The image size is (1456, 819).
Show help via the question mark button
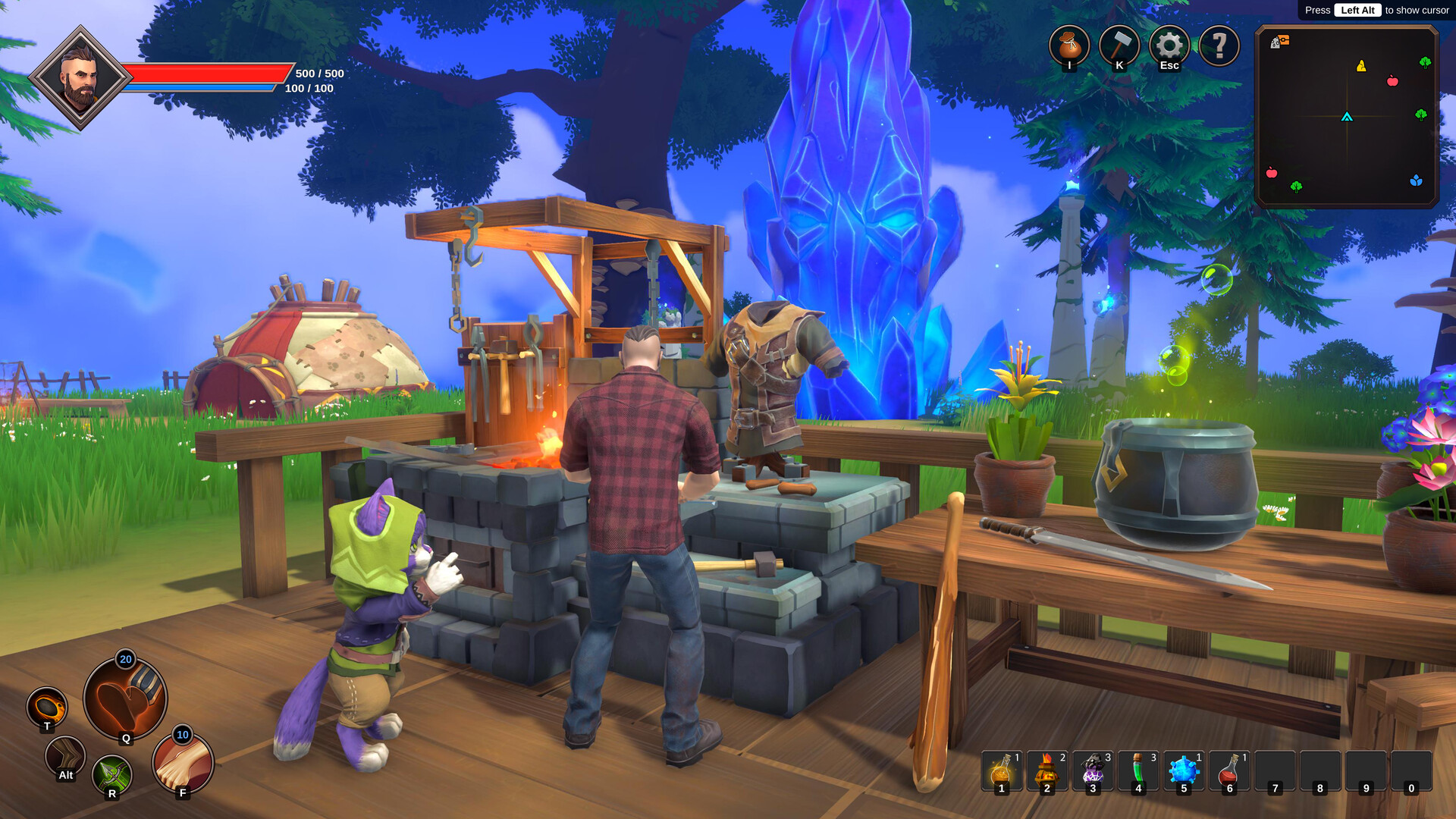click(1219, 45)
